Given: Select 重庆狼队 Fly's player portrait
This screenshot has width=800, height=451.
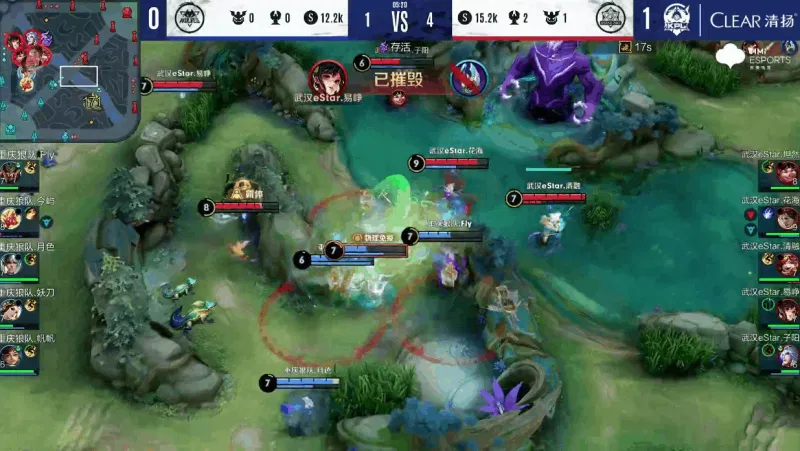Looking at the screenshot, I should [x=11, y=173].
